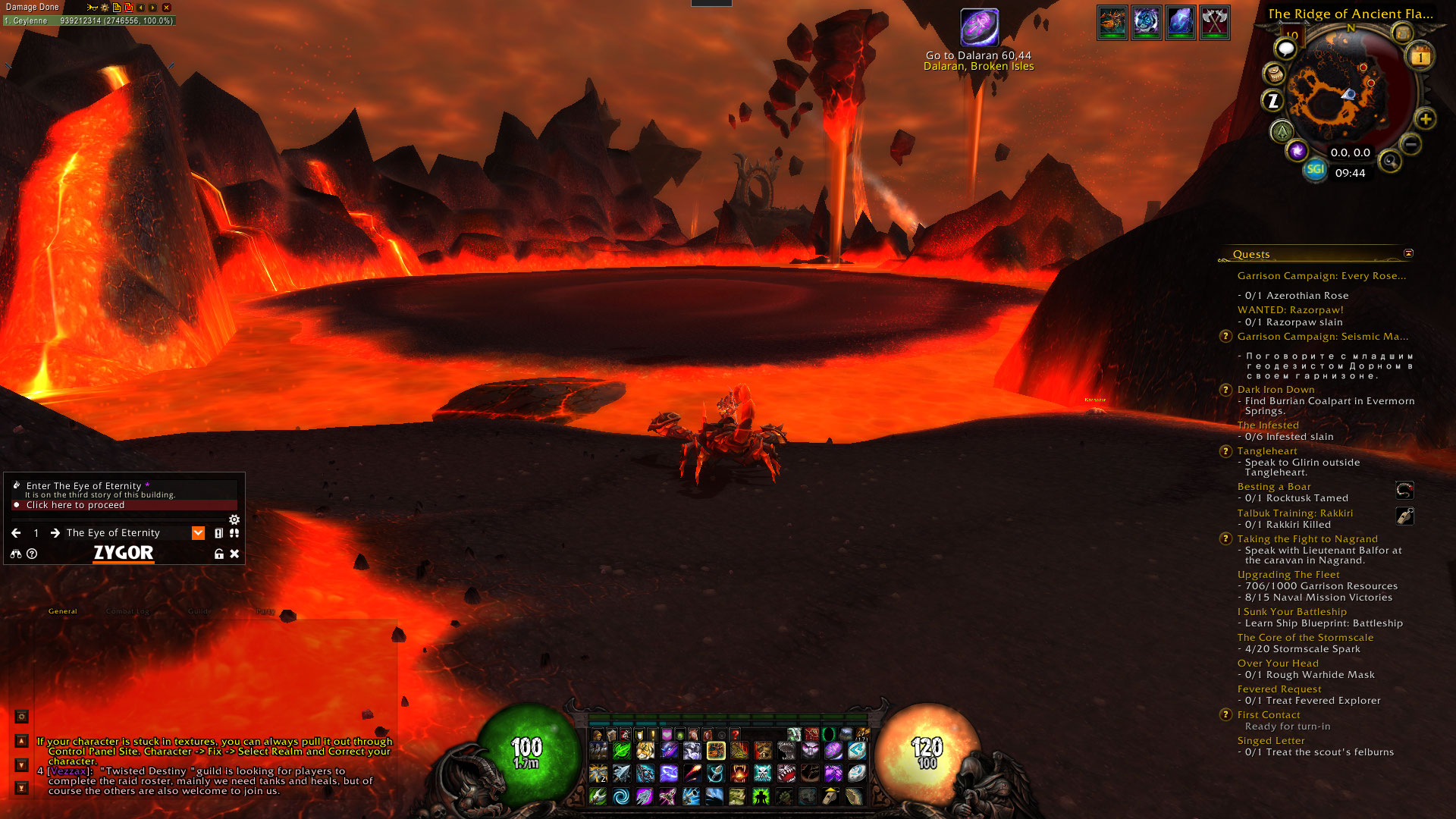Close the Zygor guide window
The height and width of the screenshot is (819, 1456).
[235, 554]
